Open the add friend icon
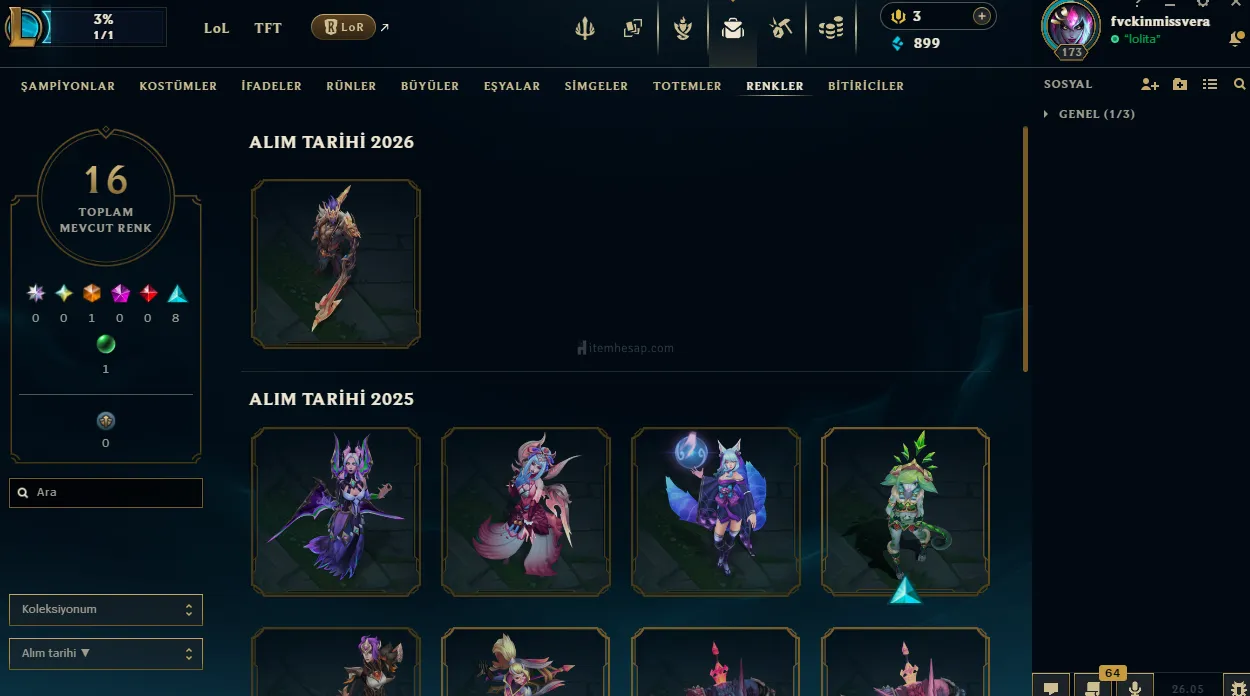The image size is (1250, 696). click(x=1149, y=85)
